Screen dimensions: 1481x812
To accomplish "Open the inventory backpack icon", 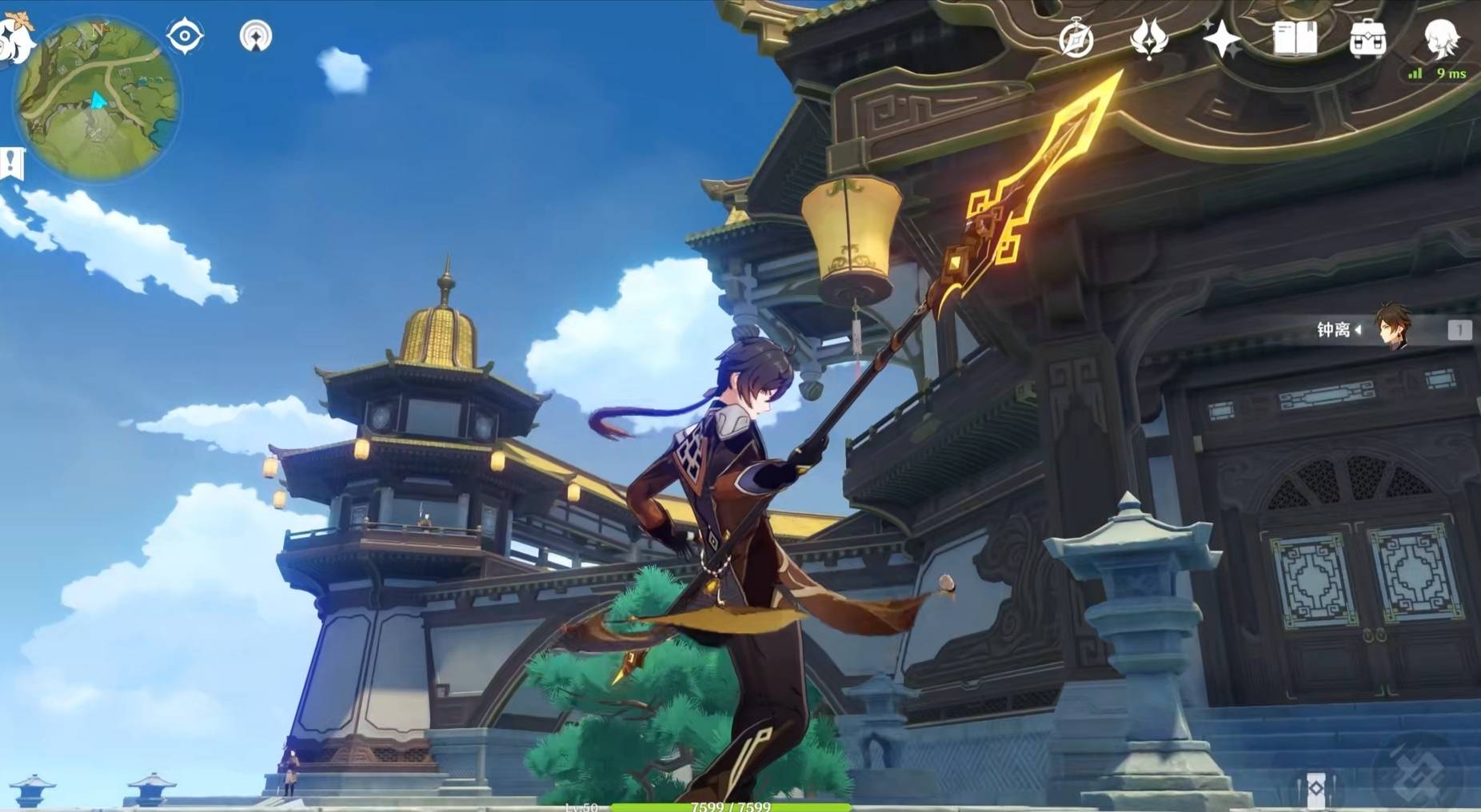I will point(1367,38).
